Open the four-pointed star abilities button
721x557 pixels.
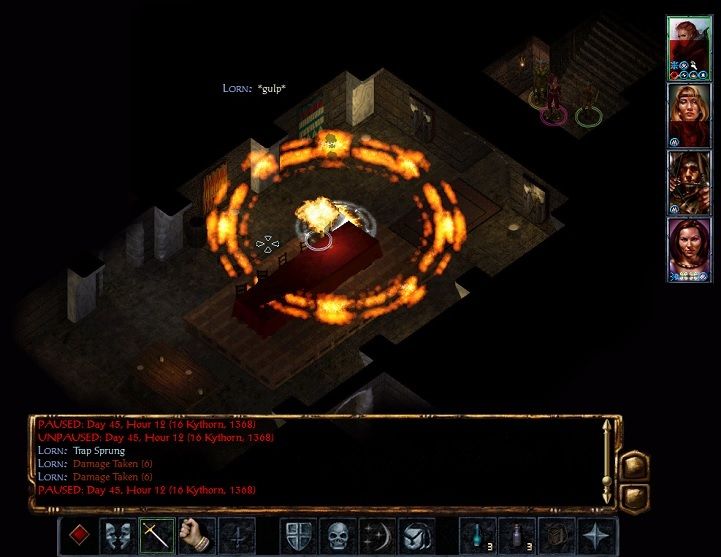(597, 535)
